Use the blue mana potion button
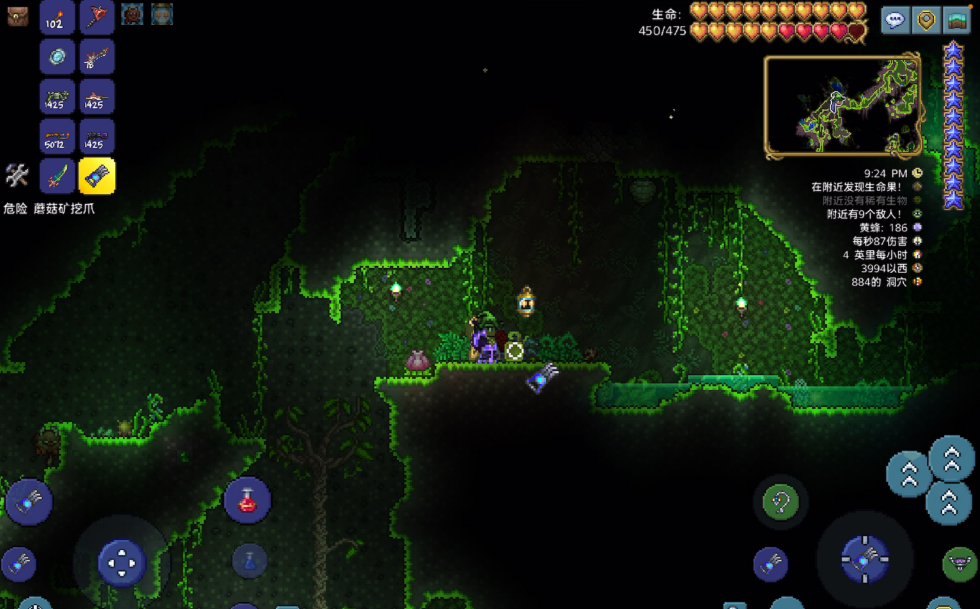Image resolution: width=980 pixels, height=609 pixels. click(249, 560)
